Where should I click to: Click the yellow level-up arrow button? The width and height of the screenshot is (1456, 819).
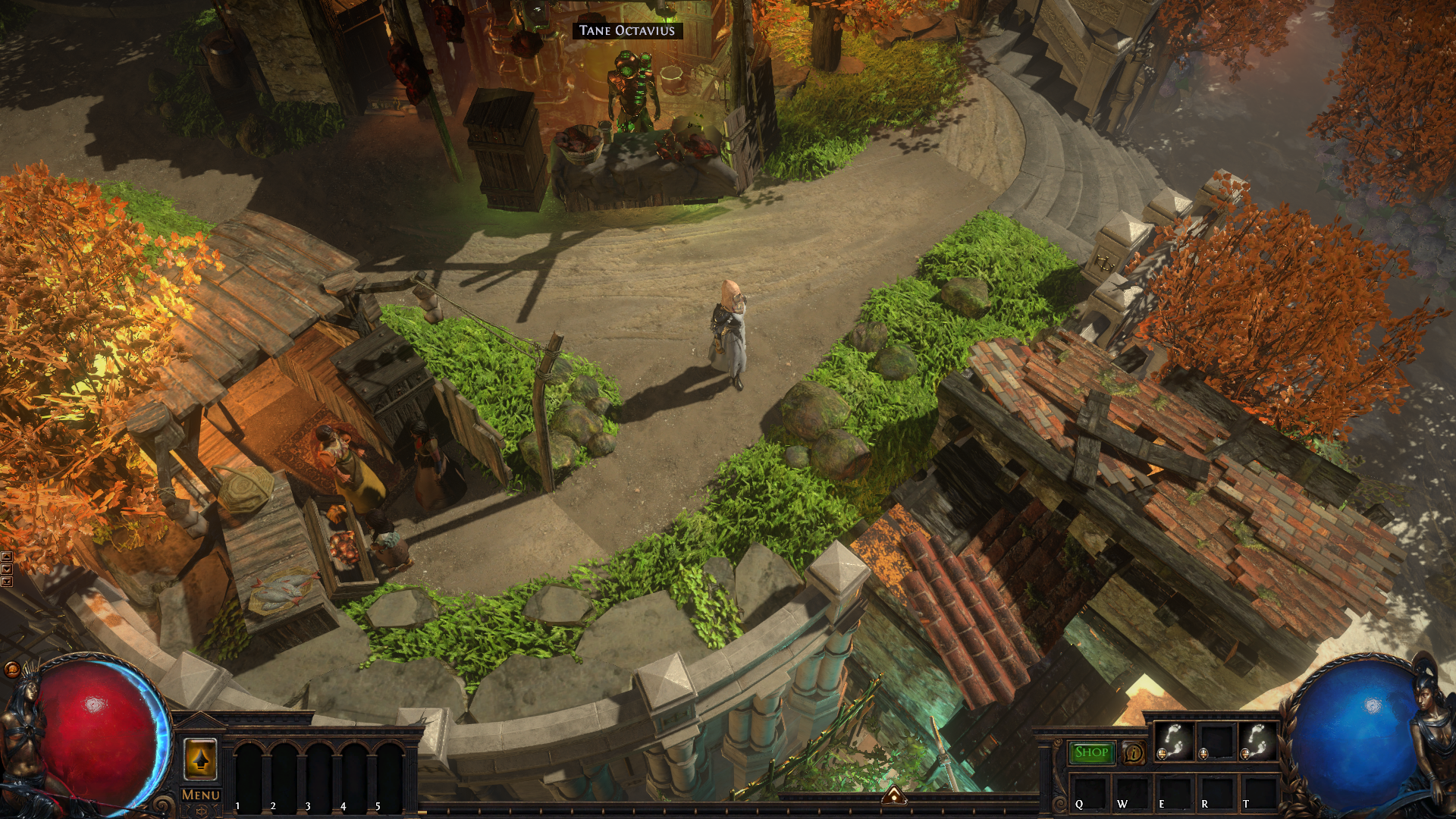pyautogui.click(x=200, y=759)
